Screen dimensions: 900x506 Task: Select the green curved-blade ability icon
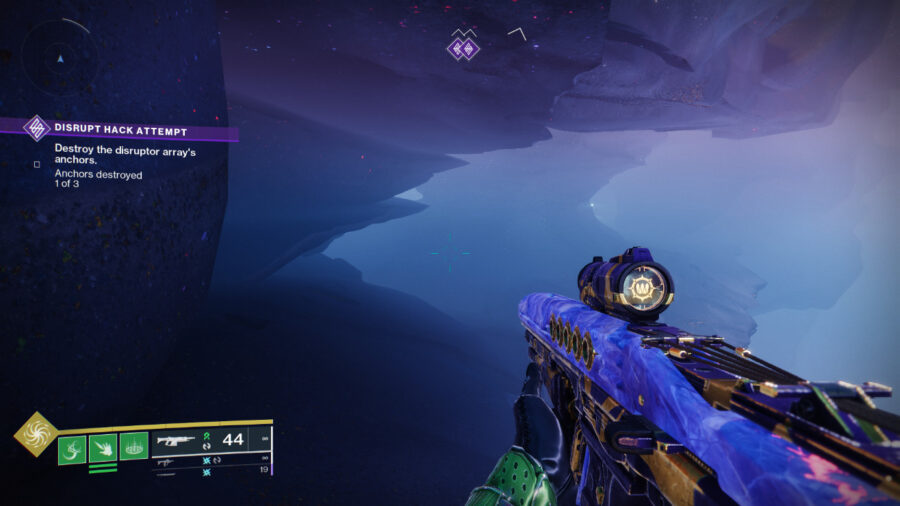(x=72, y=449)
